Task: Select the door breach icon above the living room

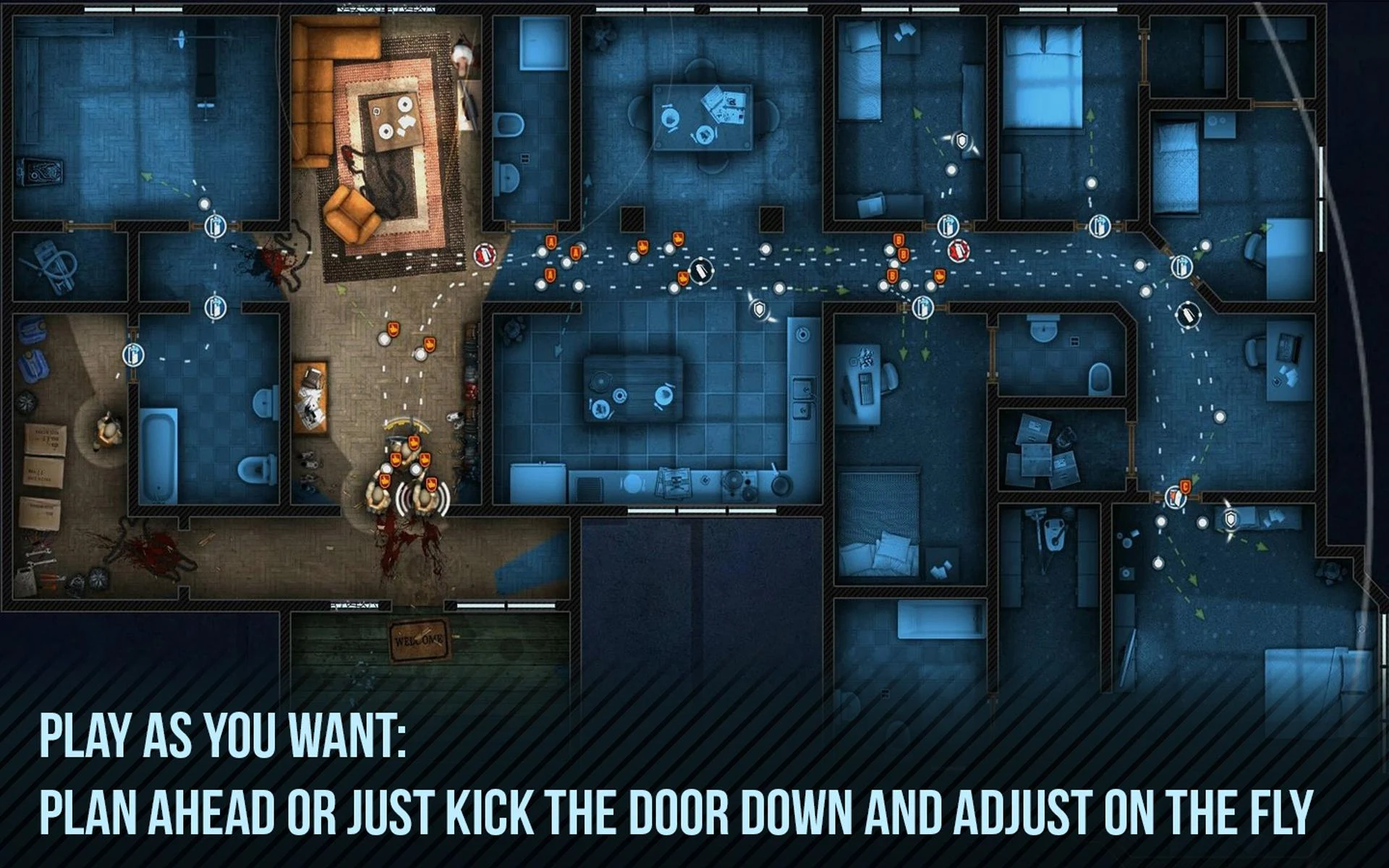Action: pos(216,227)
